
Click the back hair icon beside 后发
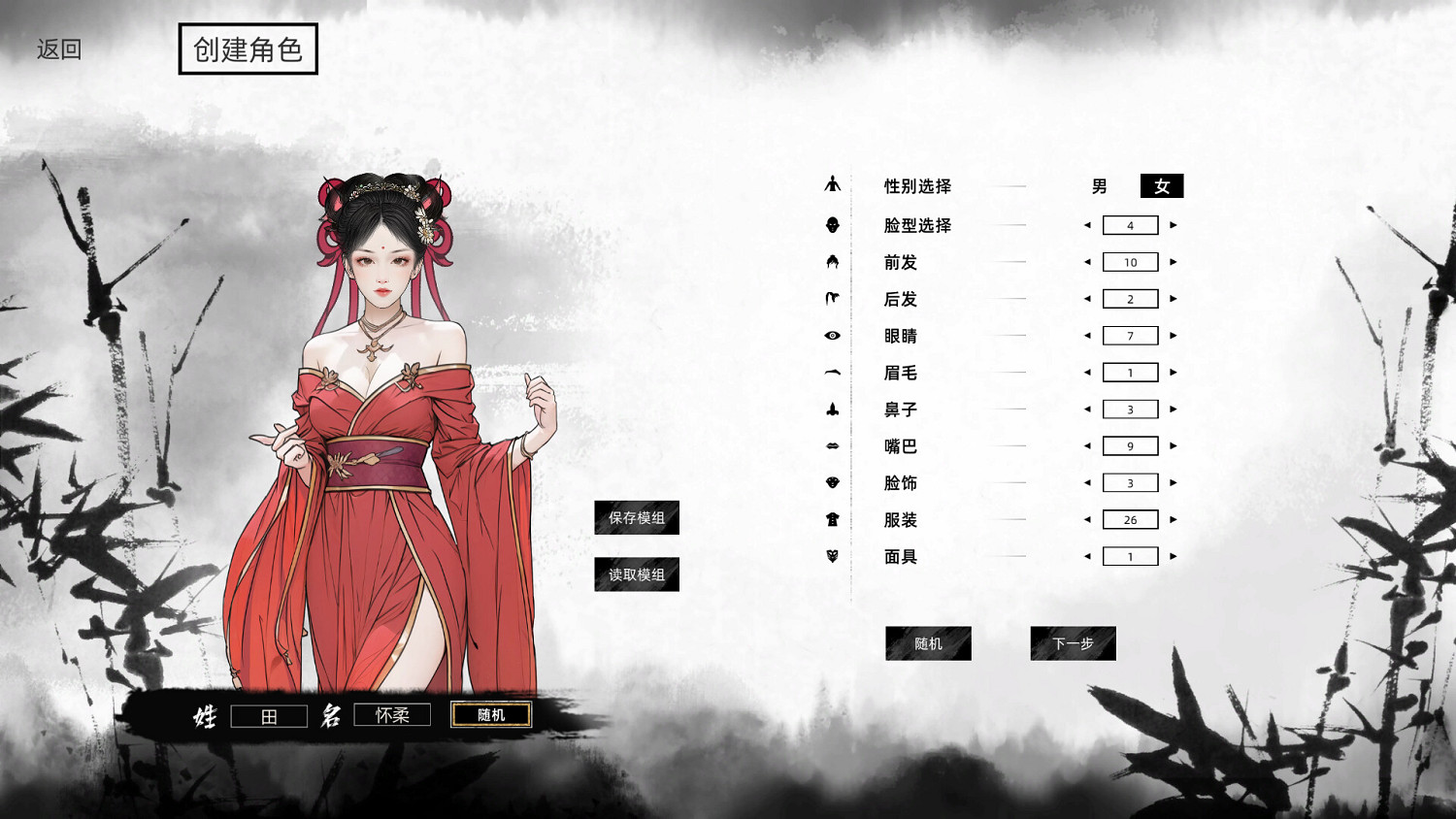[x=833, y=298]
